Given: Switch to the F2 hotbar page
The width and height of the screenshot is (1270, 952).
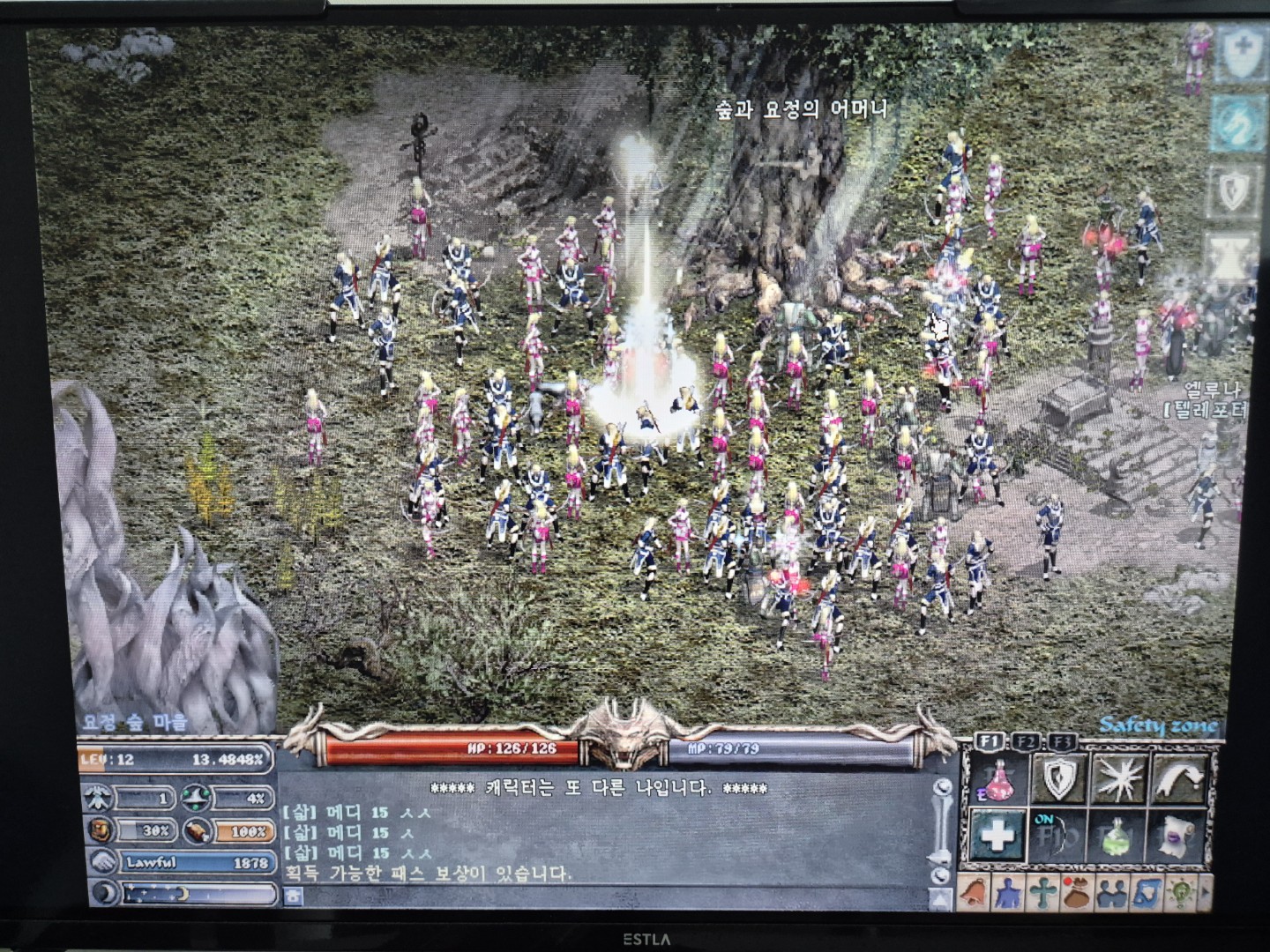Looking at the screenshot, I should [x=1026, y=742].
